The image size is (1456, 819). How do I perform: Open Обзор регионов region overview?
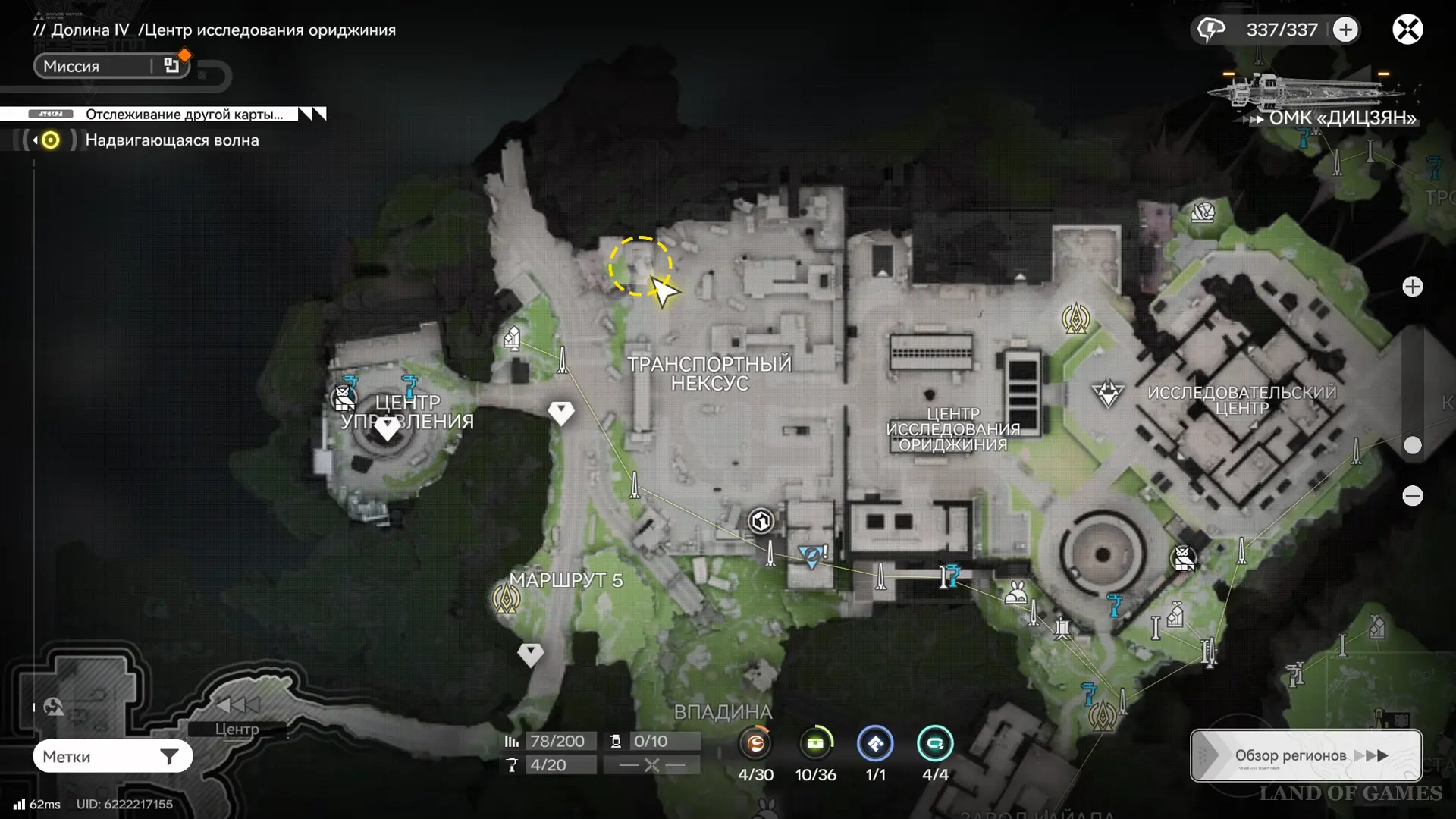(x=1305, y=755)
